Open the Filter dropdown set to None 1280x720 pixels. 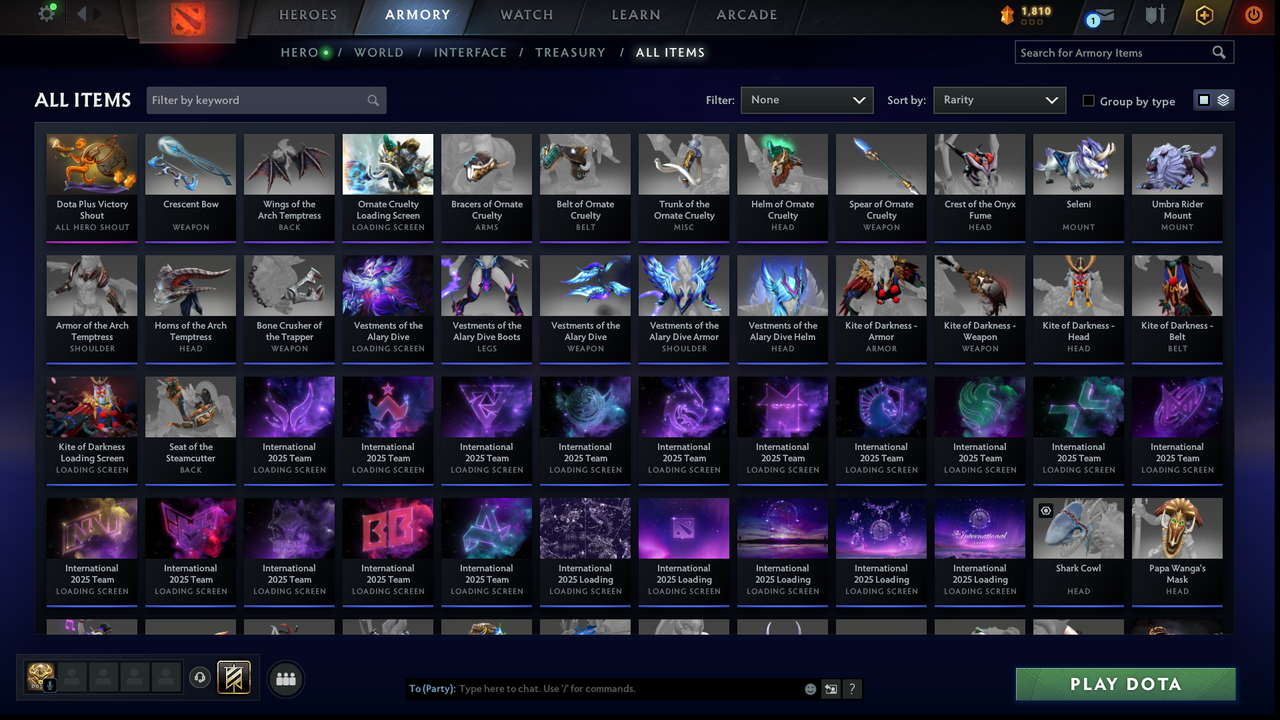click(x=807, y=100)
